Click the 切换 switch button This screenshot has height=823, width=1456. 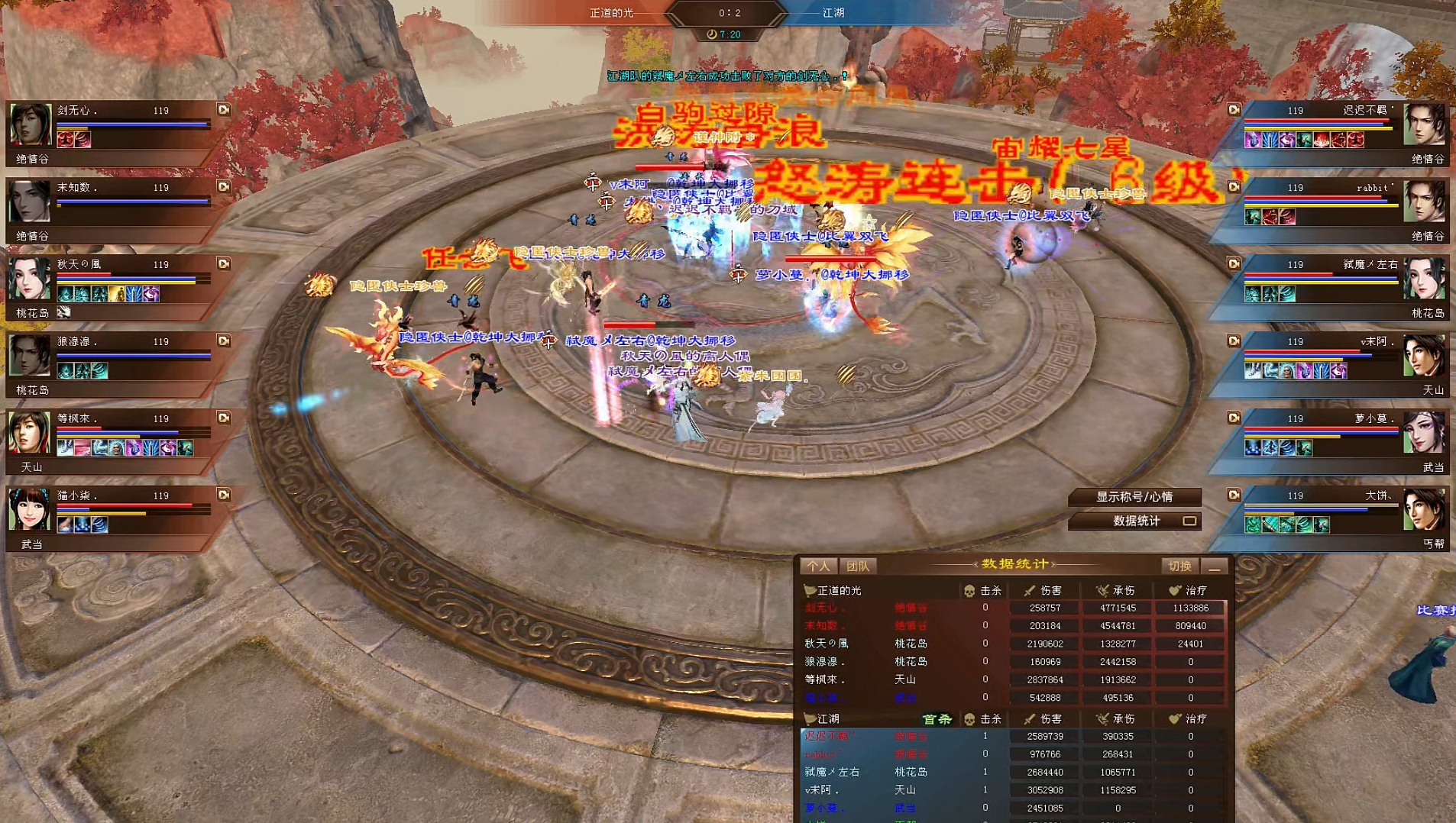(1179, 566)
